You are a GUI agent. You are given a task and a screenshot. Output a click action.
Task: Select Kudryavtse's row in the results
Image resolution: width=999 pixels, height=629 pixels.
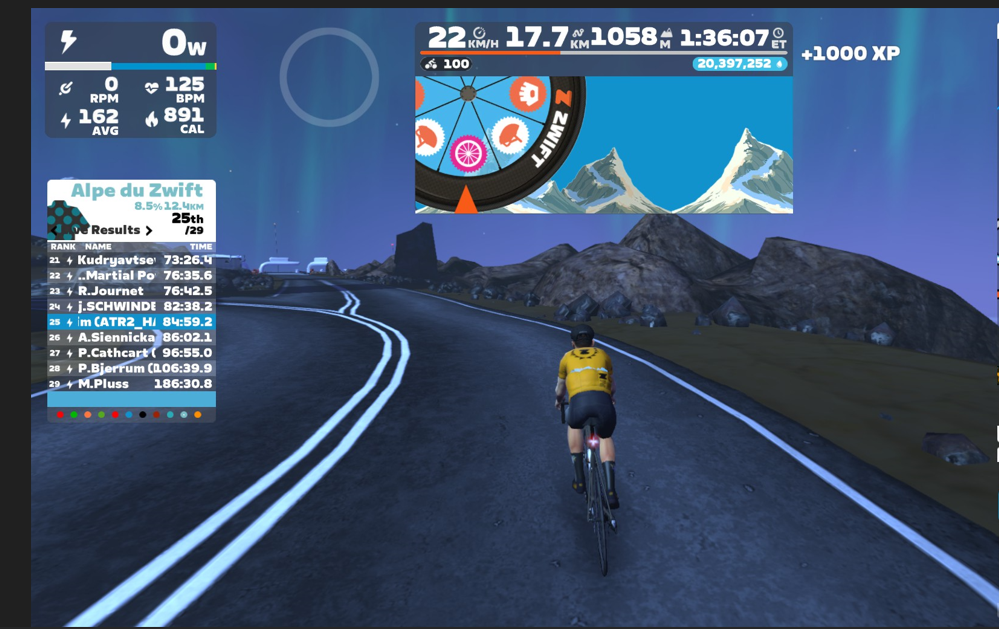(x=131, y=260)
